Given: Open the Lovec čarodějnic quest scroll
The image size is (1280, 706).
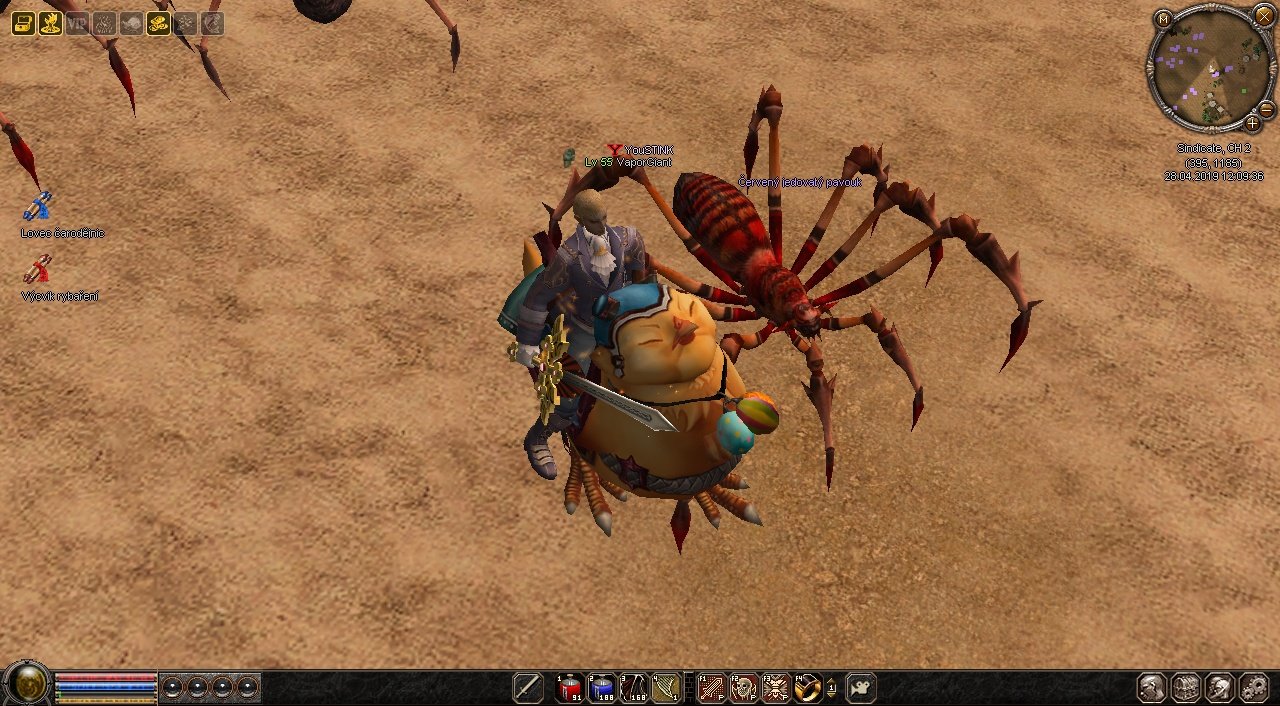Looking at the screenshot, I should (x=38, y=207).
